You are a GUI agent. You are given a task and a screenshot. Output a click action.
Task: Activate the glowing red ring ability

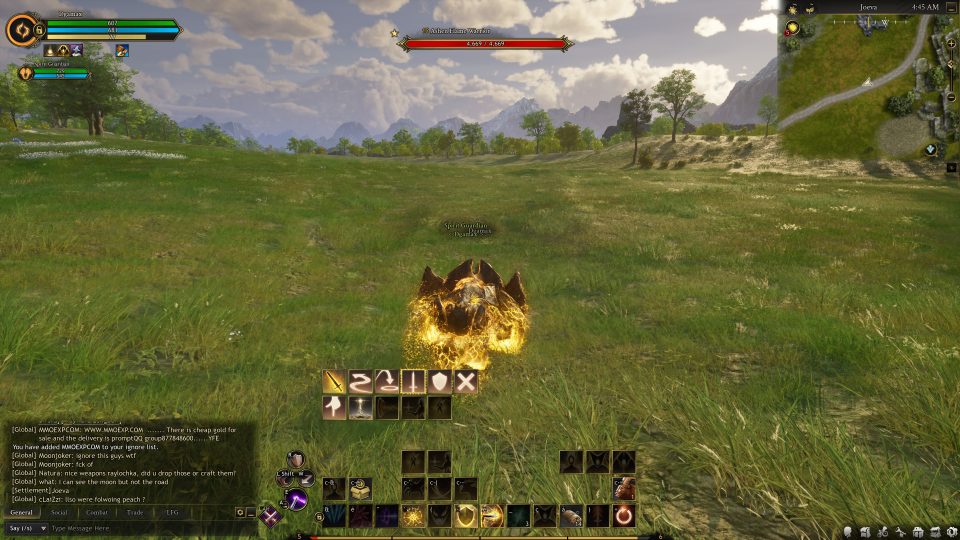(x=624, y=515)
